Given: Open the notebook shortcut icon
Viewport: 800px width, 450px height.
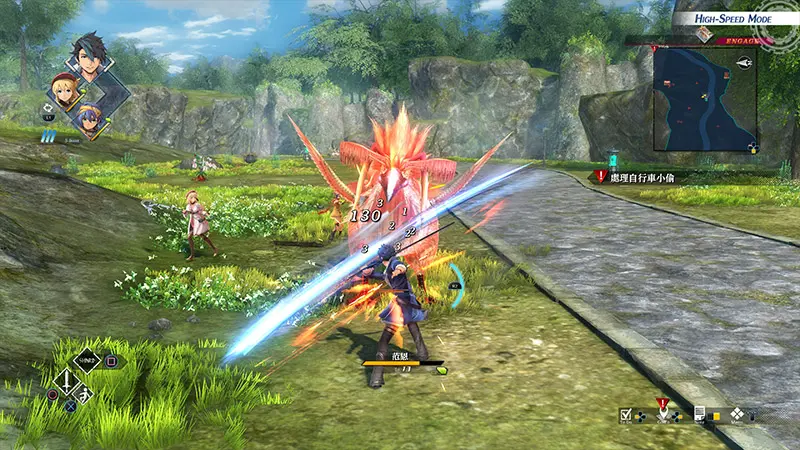Looking at the screenshot, I should [x=699, y=413].
